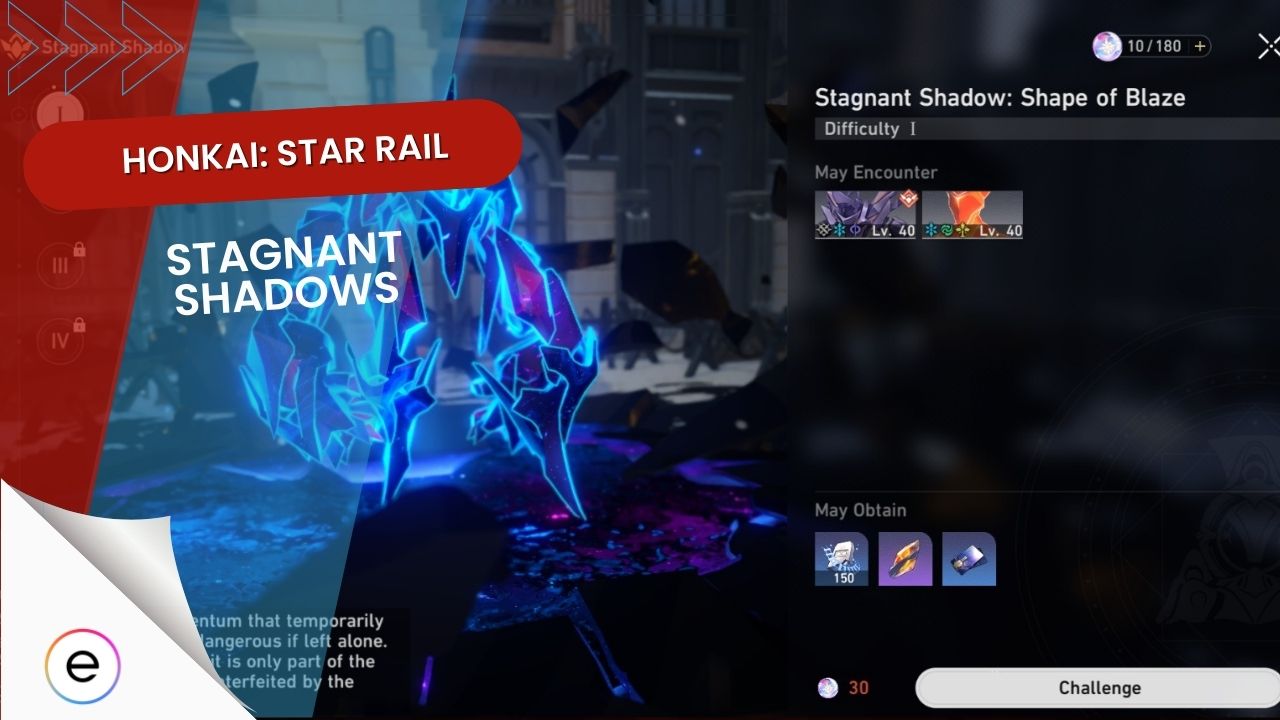Select the Wind weakness icon on the flame enemy
Viewport: 1280px width, 720px height.
[947, 230]
